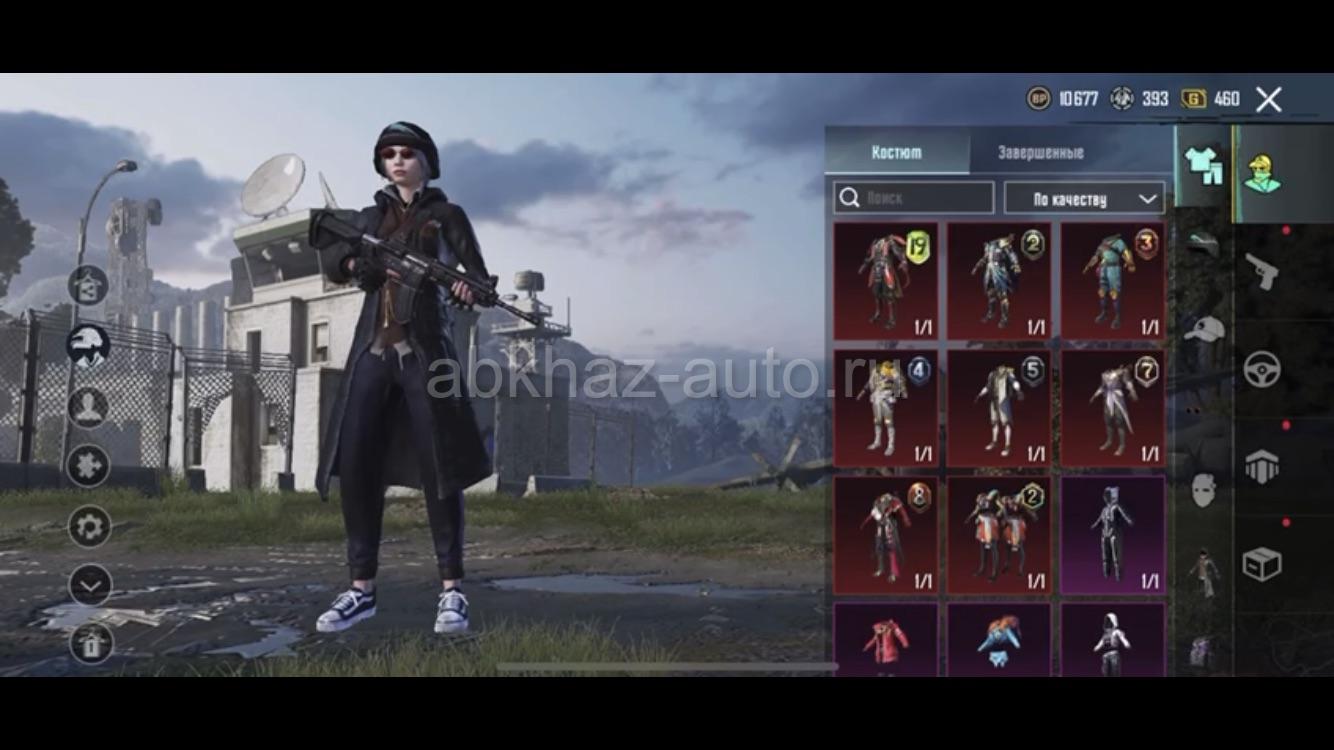Viewport: 1334px width, 750px height.
Task: Open the pistol weapons category
Action: (x=1262, y=271)
